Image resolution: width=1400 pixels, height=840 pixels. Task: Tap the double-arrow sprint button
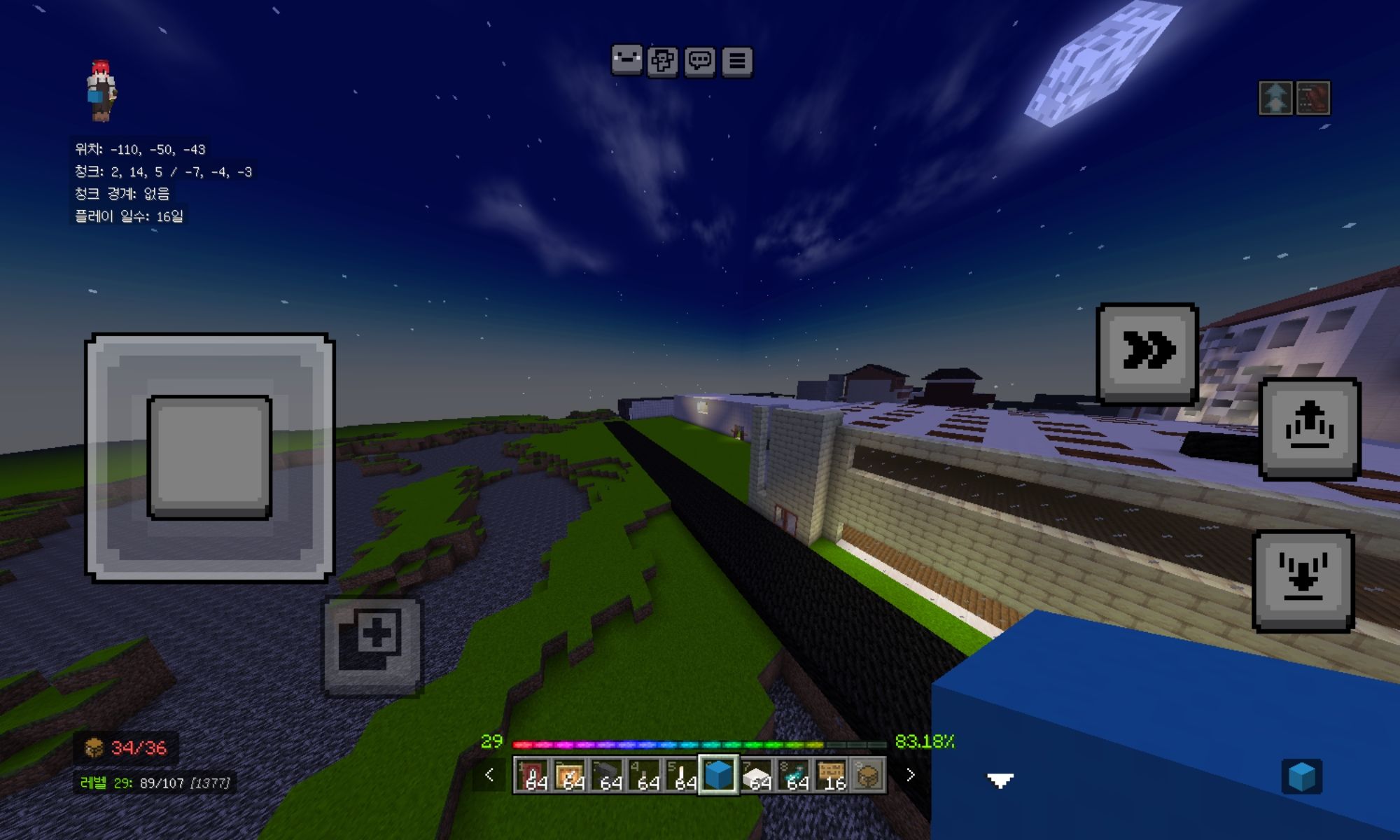(x=1147, y=353)
